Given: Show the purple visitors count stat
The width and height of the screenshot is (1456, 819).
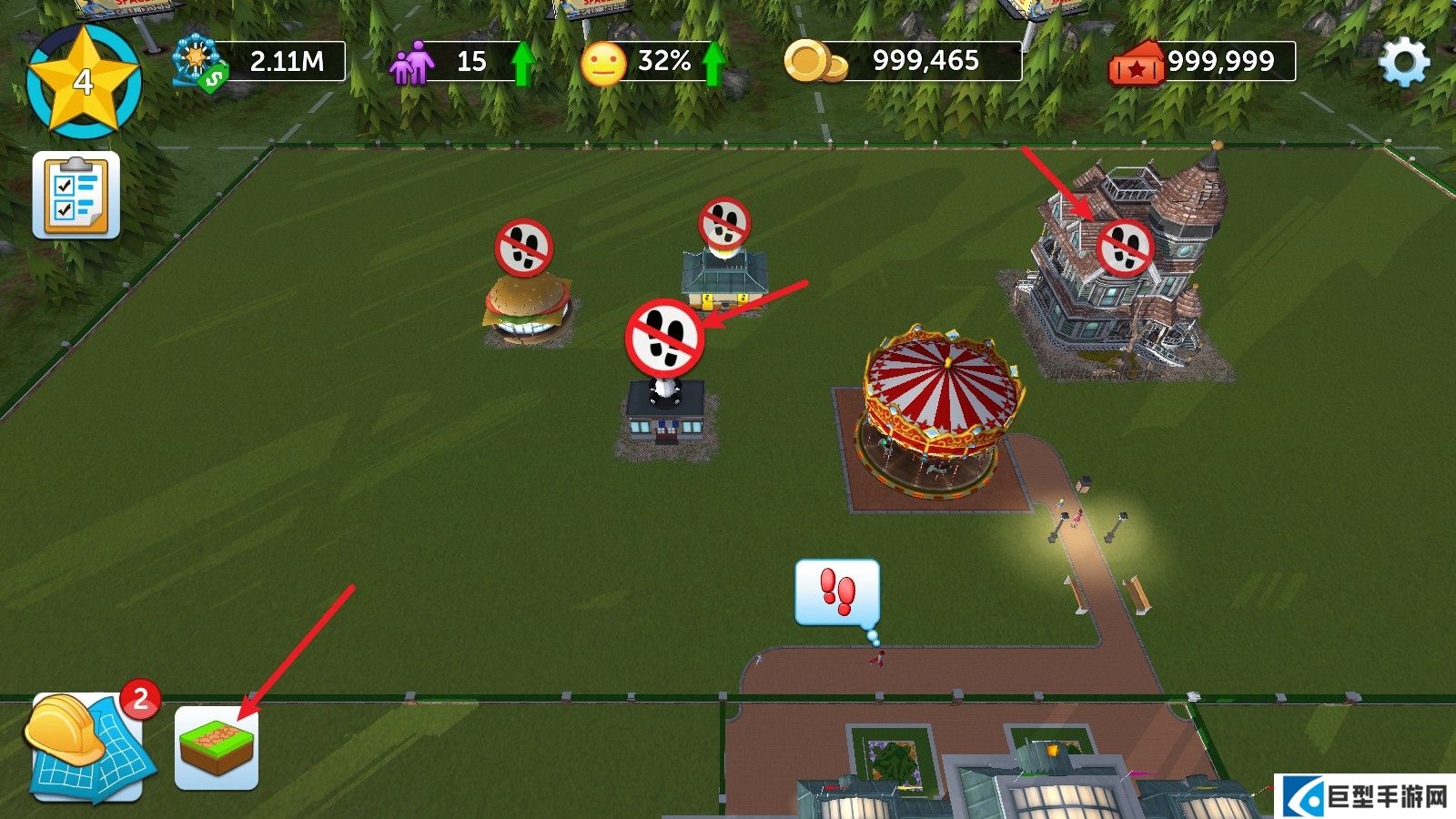Looking at the screenshot, I should click(x=460, y=62).
